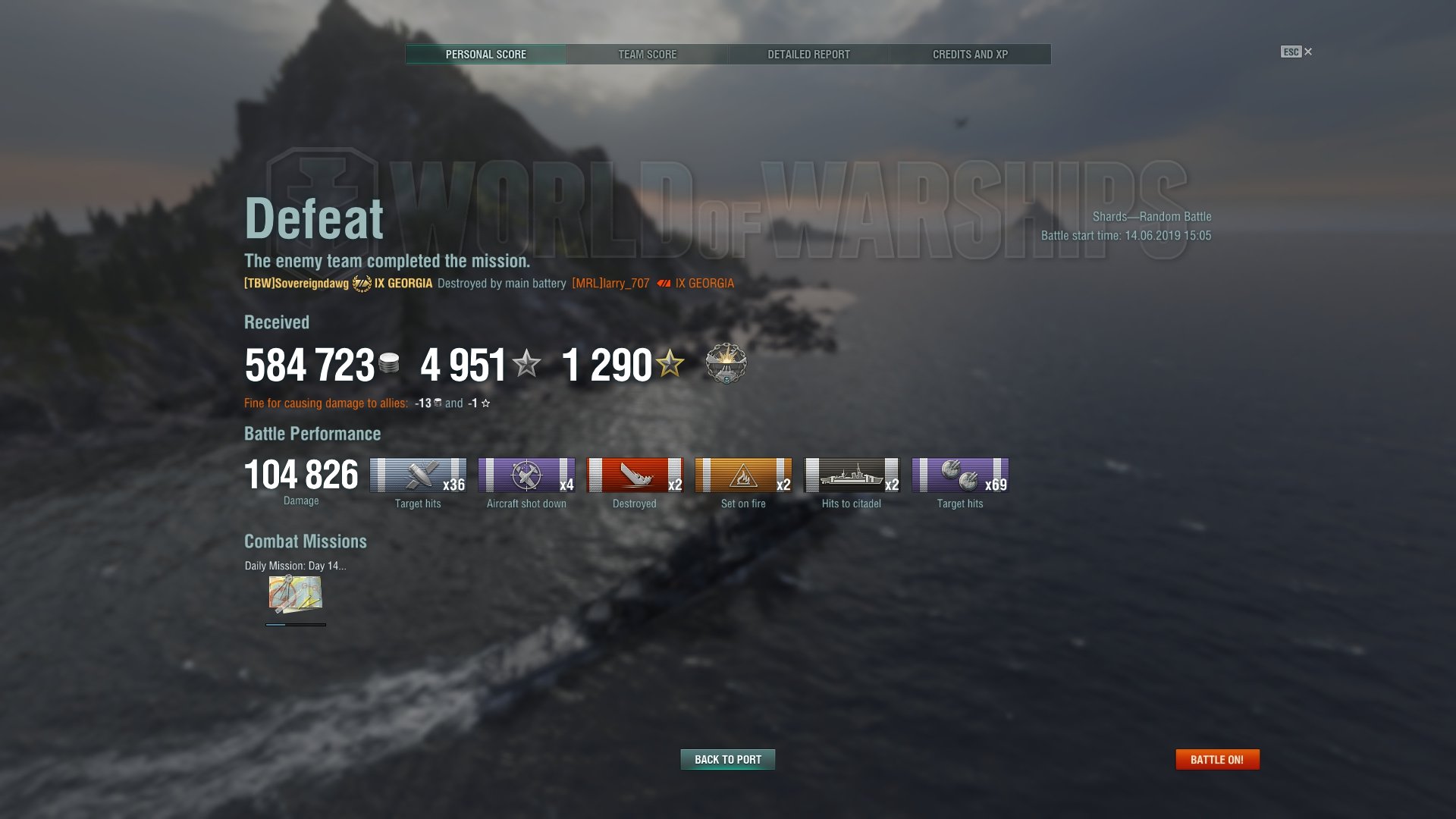This screenshot has height=819, width=1456.
Task: Click the x69 Target hits ribbon
Action: click(x=960, y=475)
